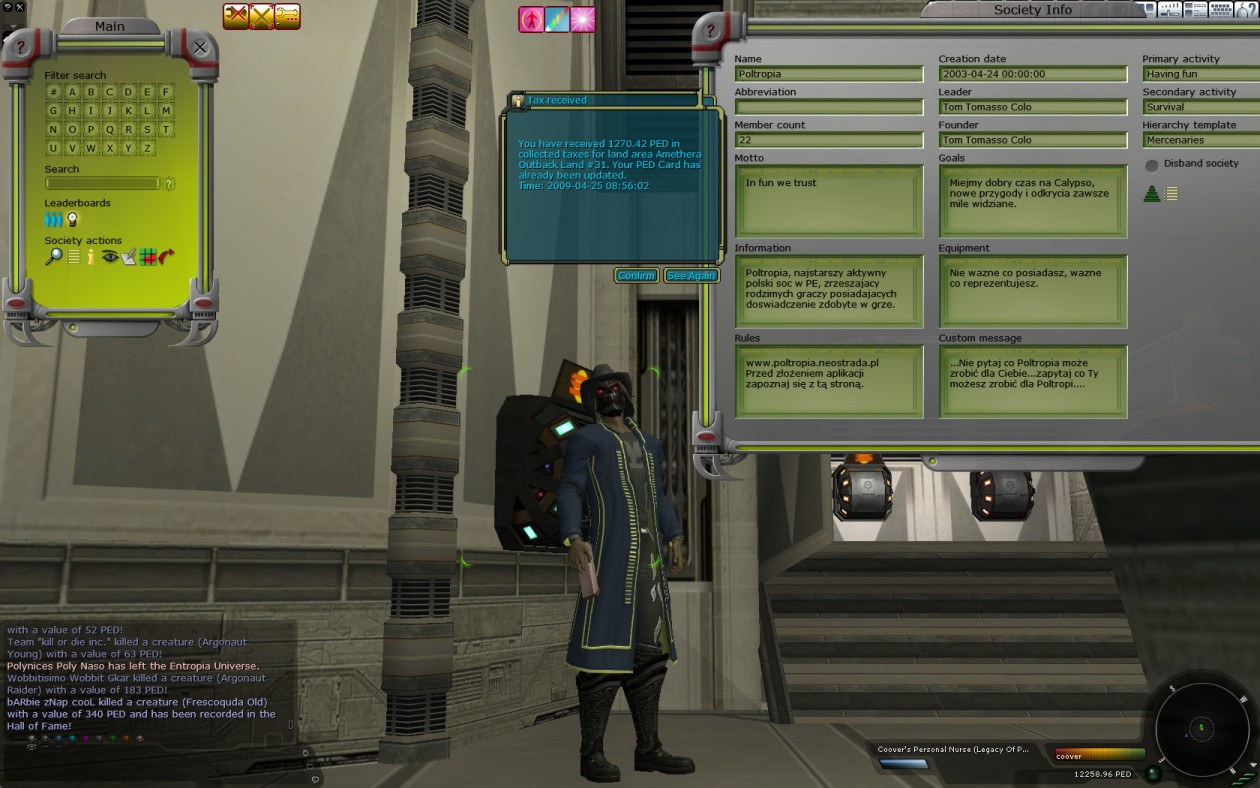This screenshot has height=788, width=1260.
Task: Click the Primary activity field
Action: tap(1200, 74)
